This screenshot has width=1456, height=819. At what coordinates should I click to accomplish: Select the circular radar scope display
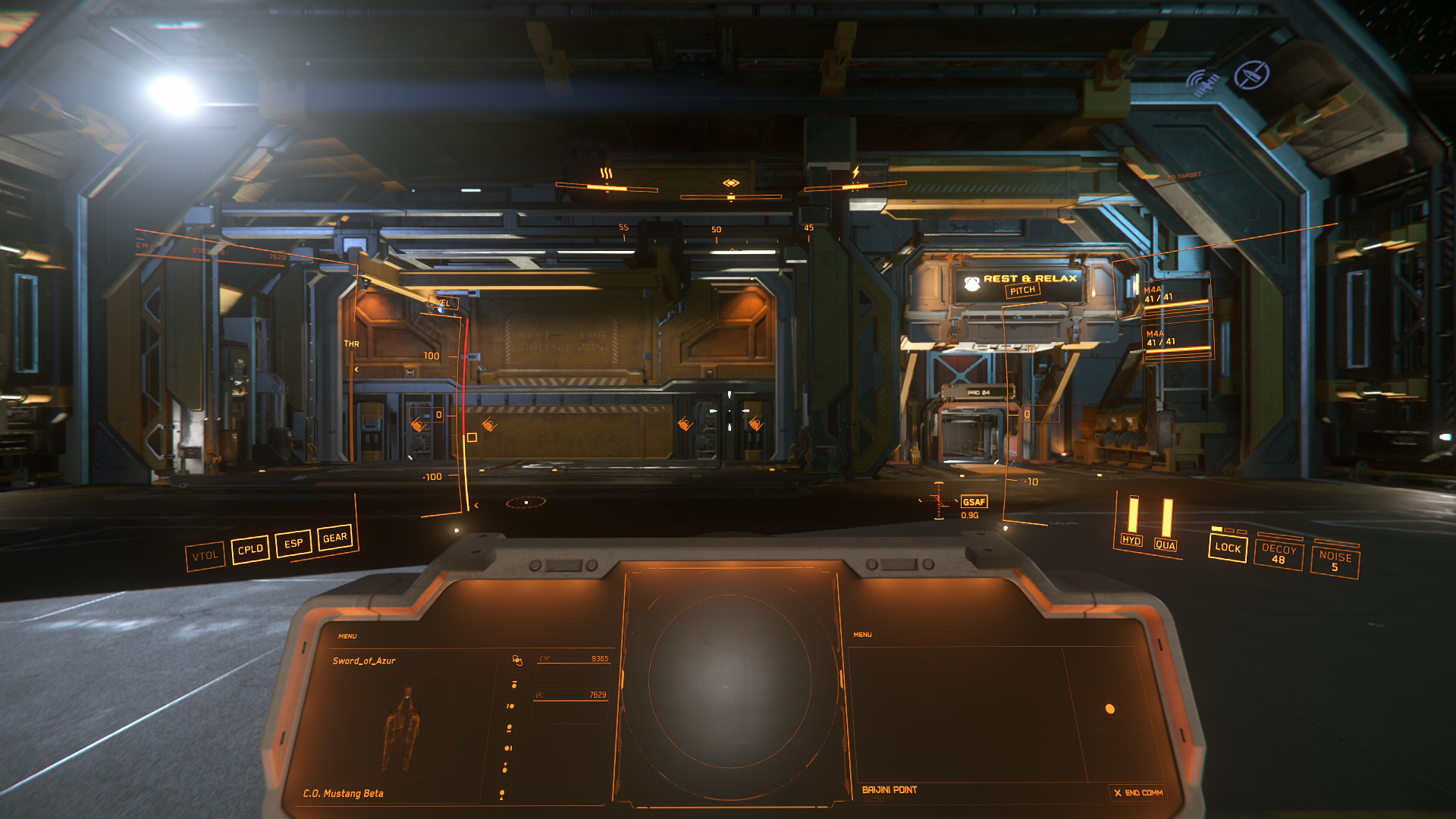coord(730,681)
